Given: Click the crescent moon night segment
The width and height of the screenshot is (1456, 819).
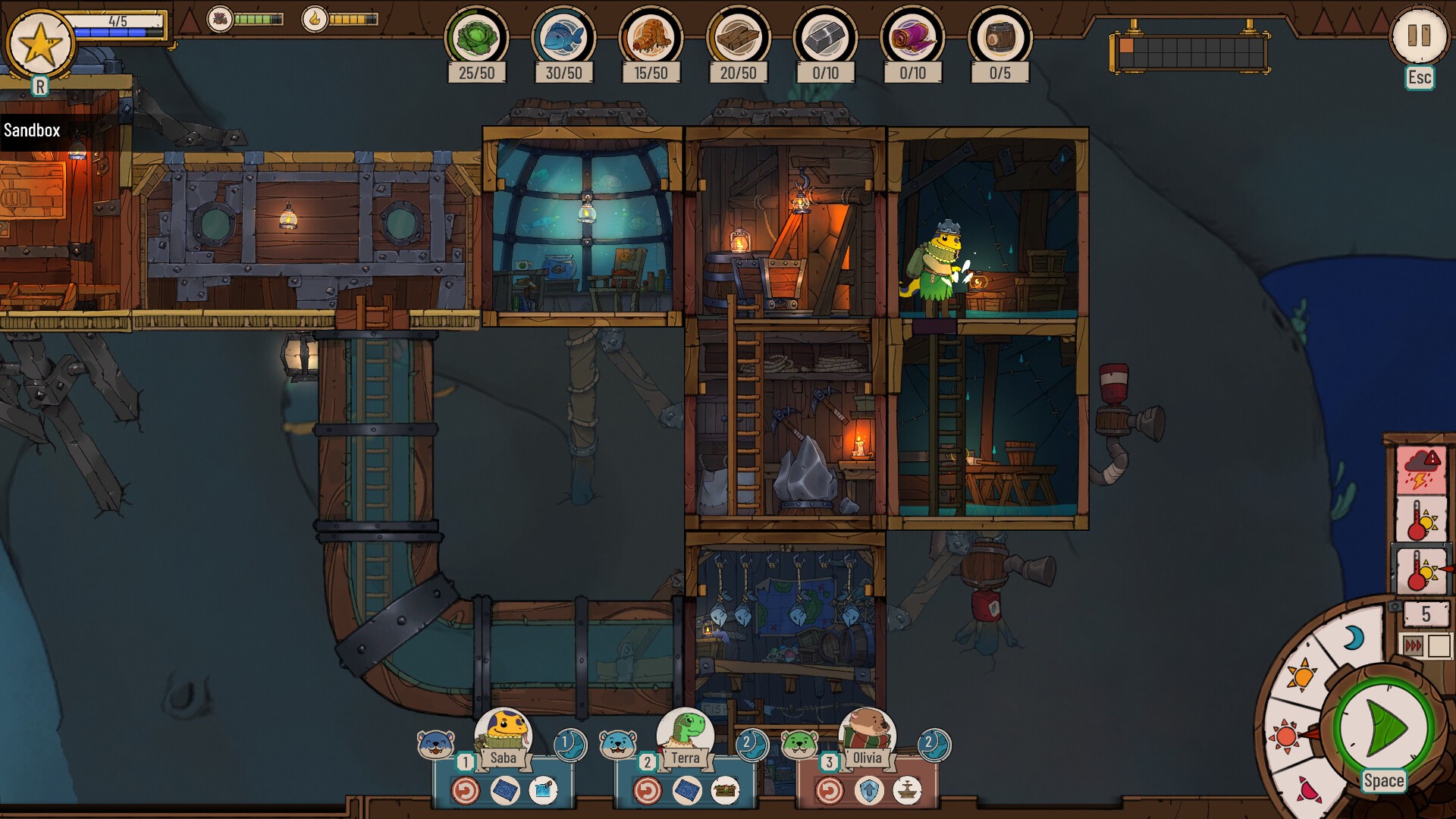Looking at the screenshot, I should [x=1353, y=639].
